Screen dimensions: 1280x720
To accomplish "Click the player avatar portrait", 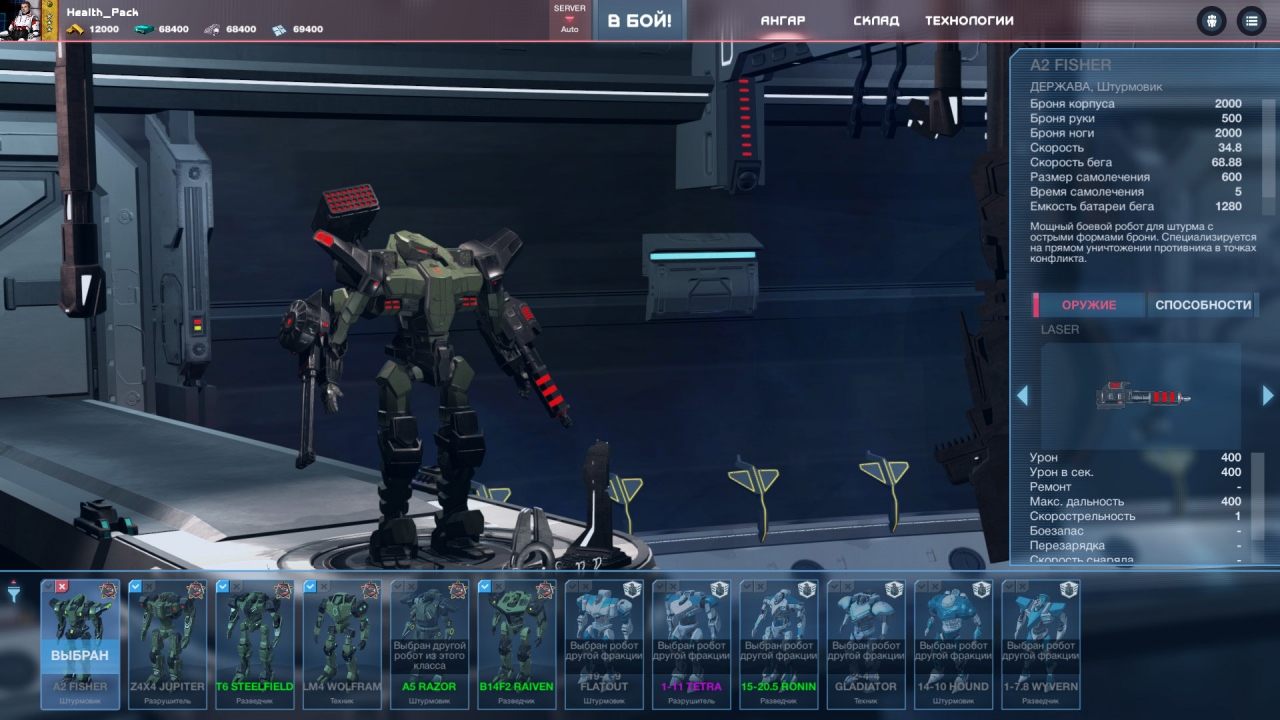I will coord(22,20).
